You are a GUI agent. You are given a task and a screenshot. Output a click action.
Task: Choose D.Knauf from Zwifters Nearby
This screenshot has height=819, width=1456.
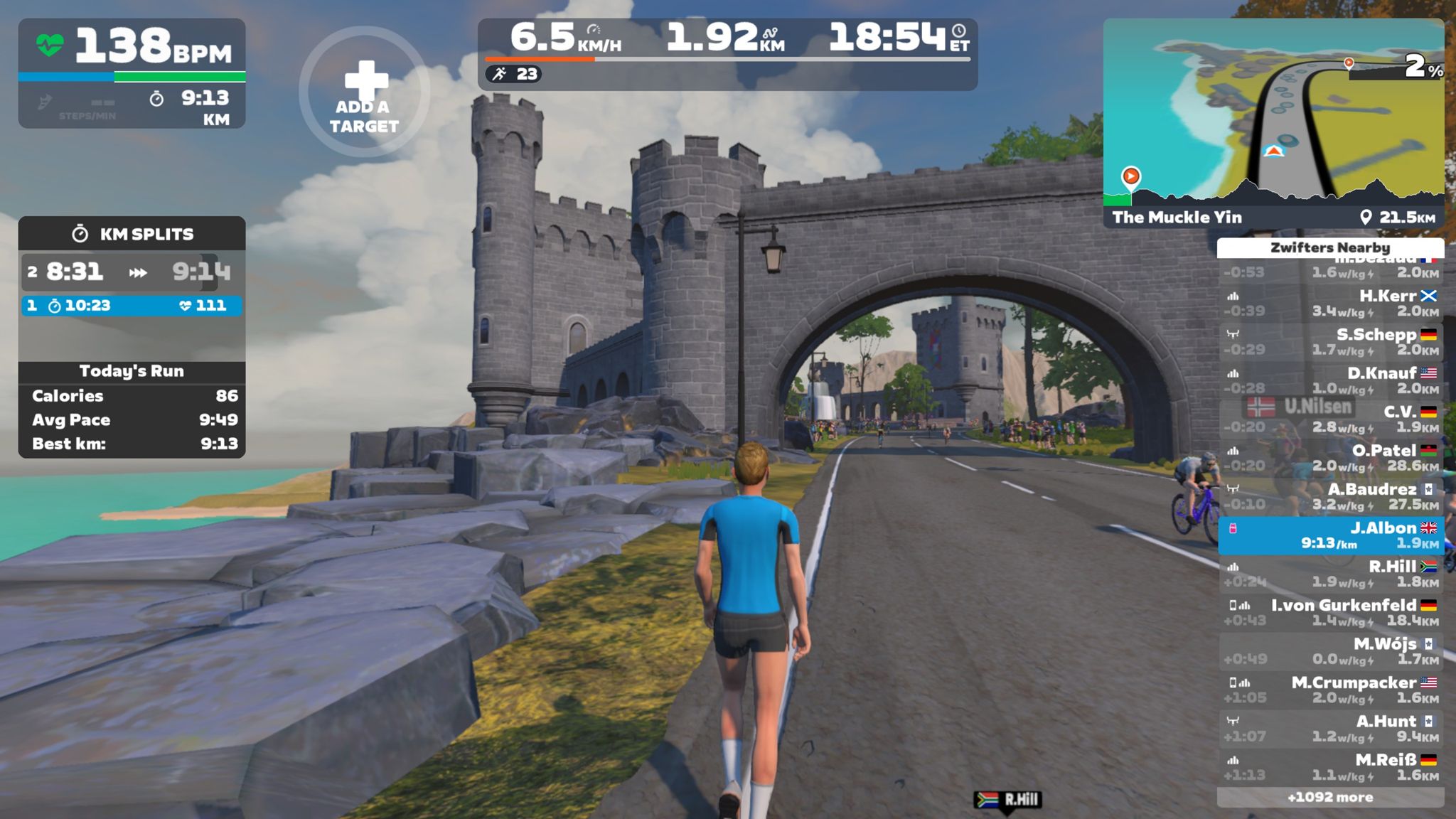point(1330,380)
